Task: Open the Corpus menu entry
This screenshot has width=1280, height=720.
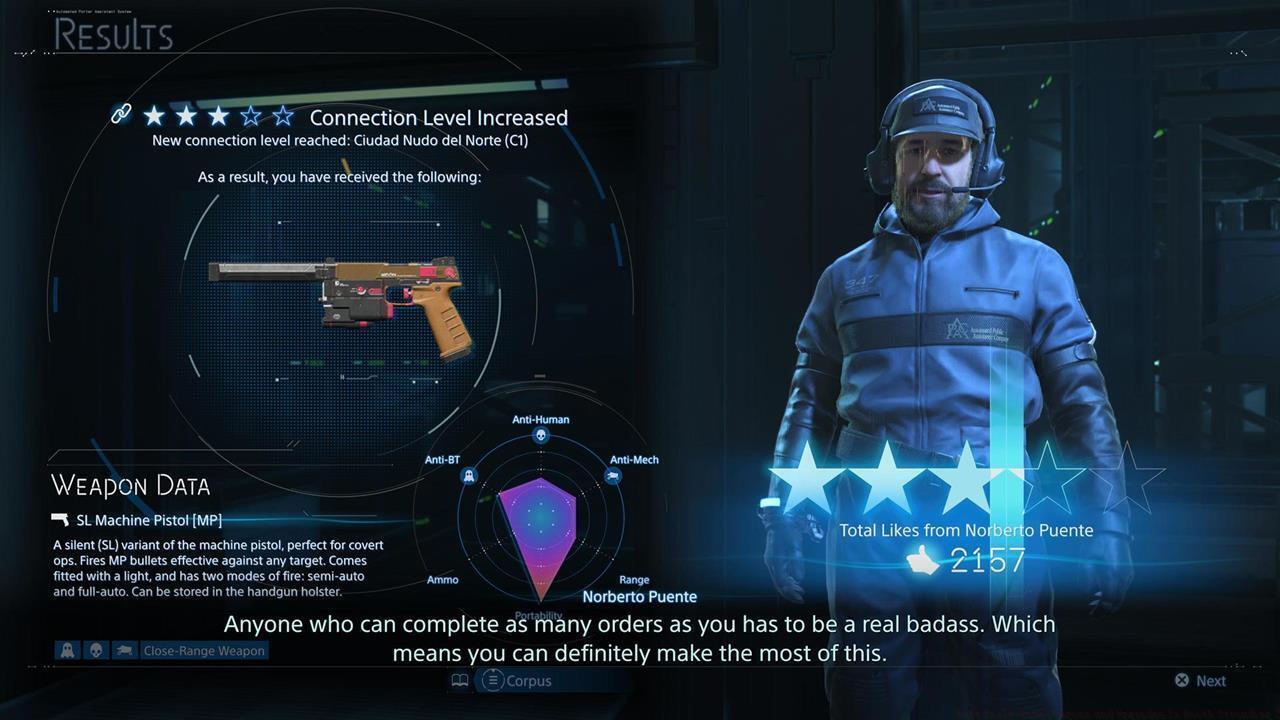Action: pos(528,681)
